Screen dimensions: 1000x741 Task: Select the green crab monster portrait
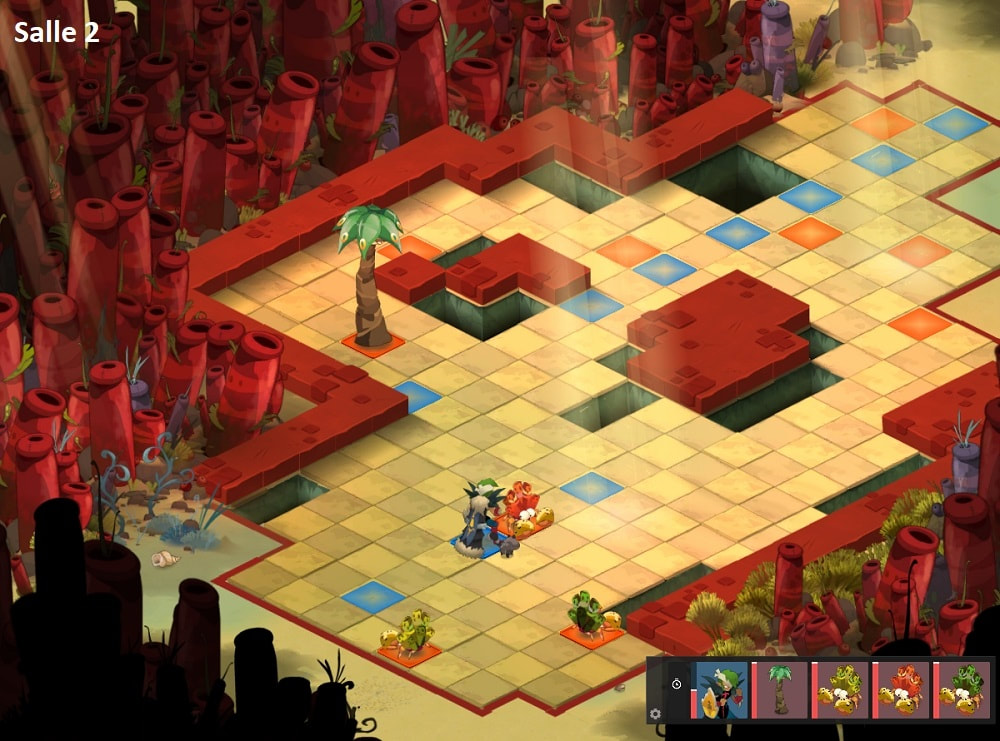point(961,690)
